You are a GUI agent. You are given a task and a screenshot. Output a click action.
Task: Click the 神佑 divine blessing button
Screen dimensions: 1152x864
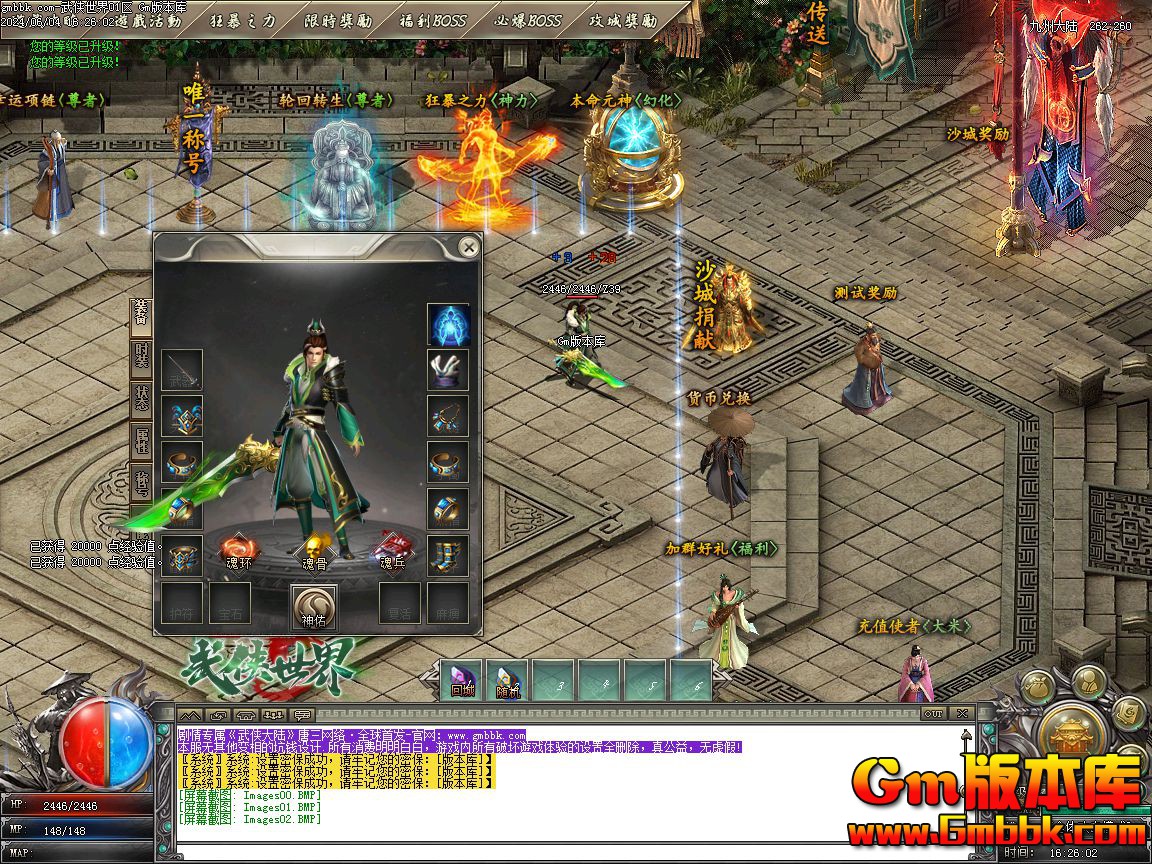[314, 606]
